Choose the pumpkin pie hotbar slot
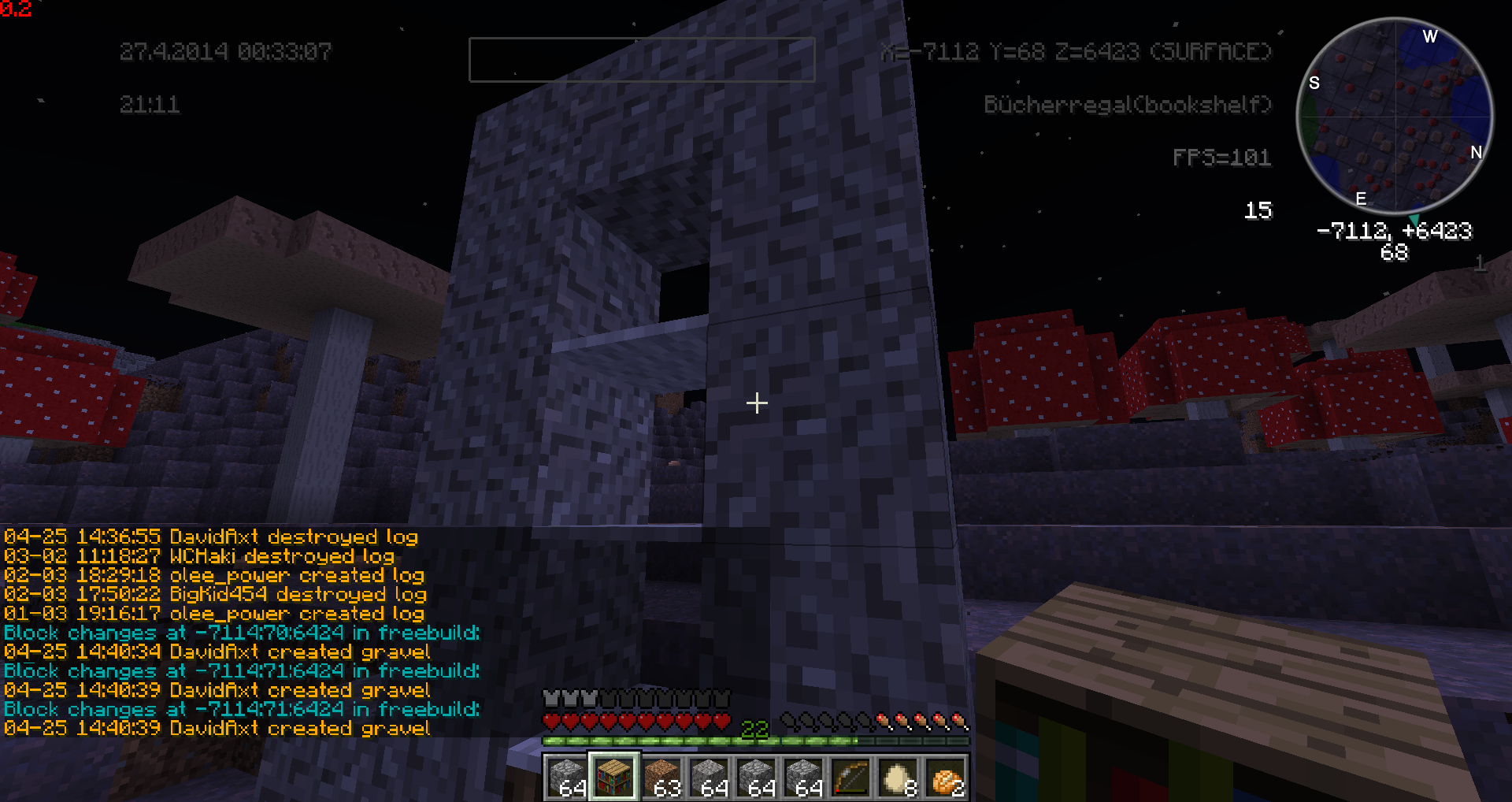 coord(945,777)
